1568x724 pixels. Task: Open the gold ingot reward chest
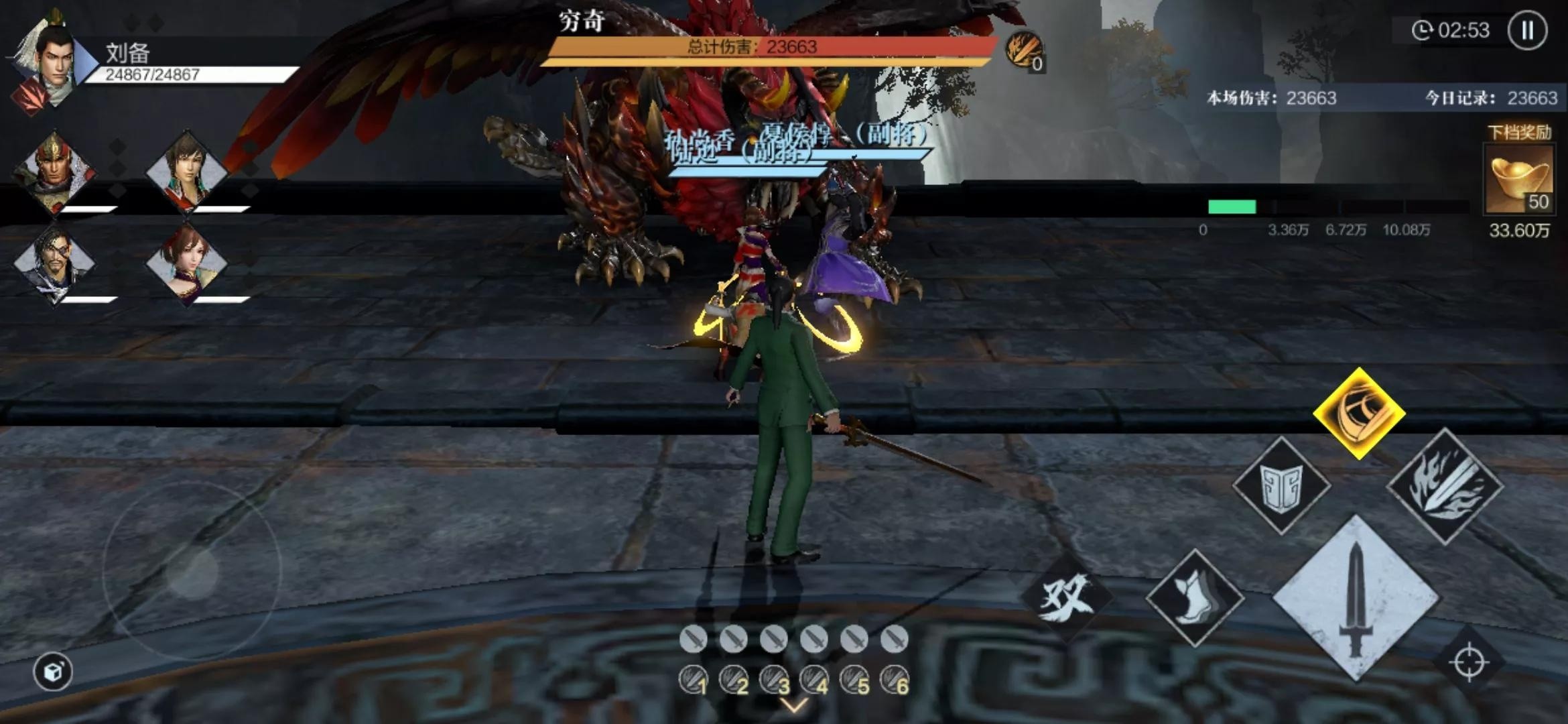1519,178
